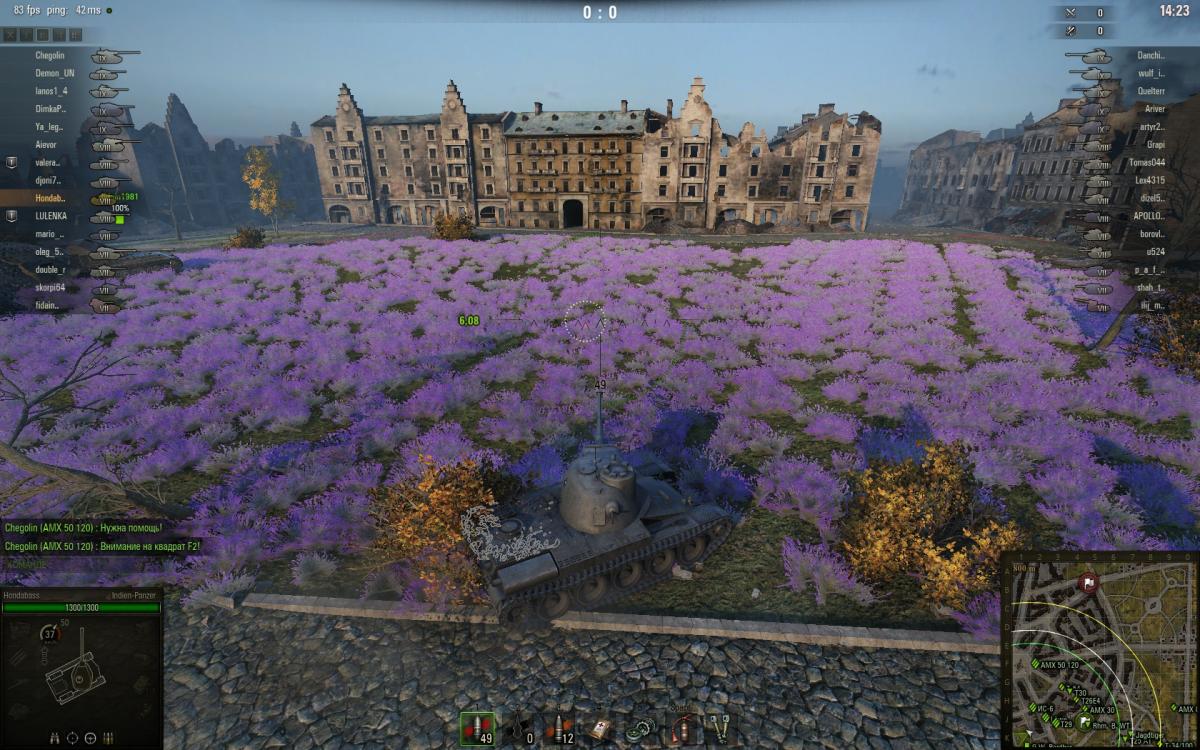
Task: Select ally Aievor in the team panel
Action: coord(48,145)
